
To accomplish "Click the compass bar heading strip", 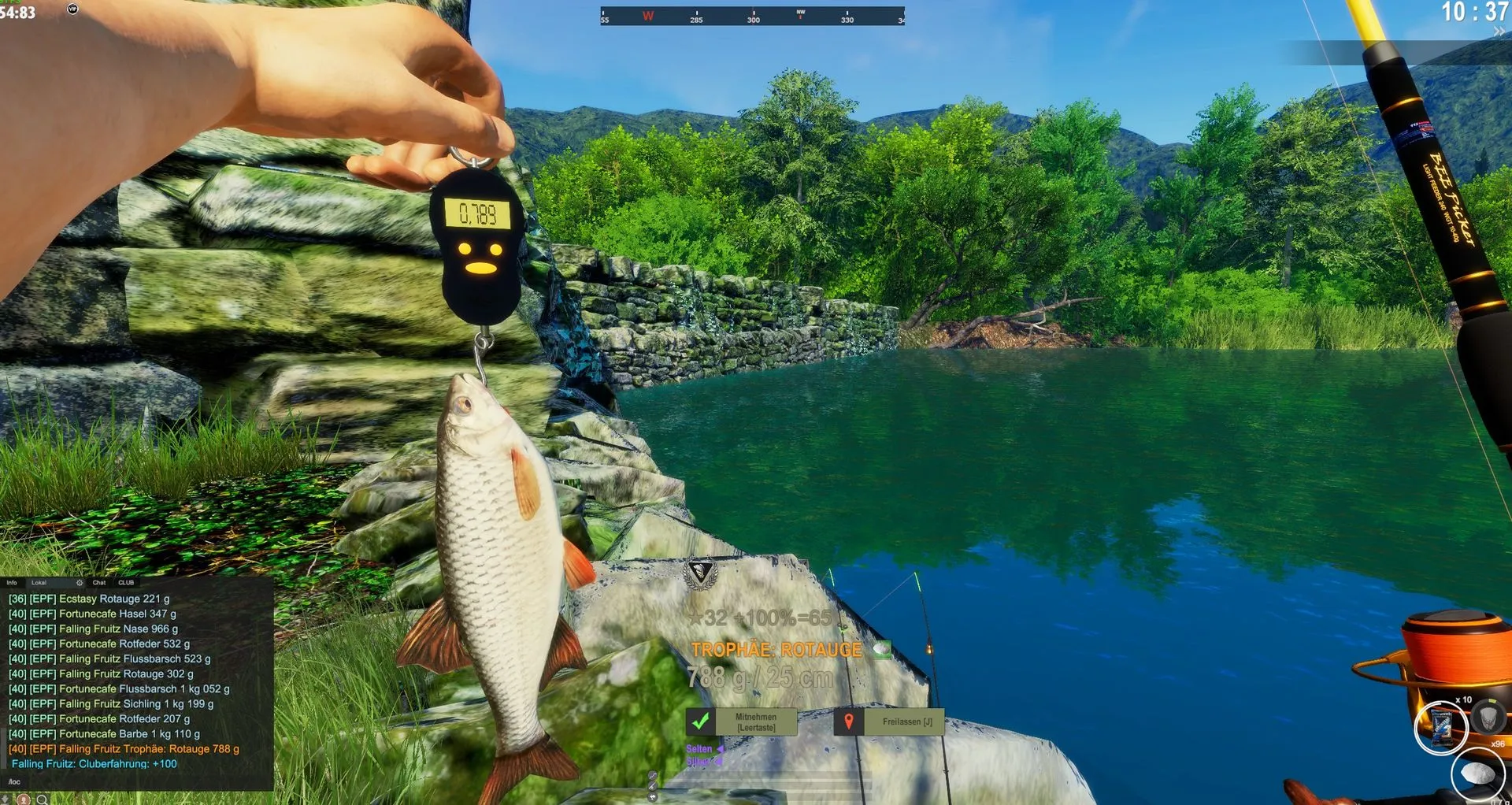I will 752,17.
